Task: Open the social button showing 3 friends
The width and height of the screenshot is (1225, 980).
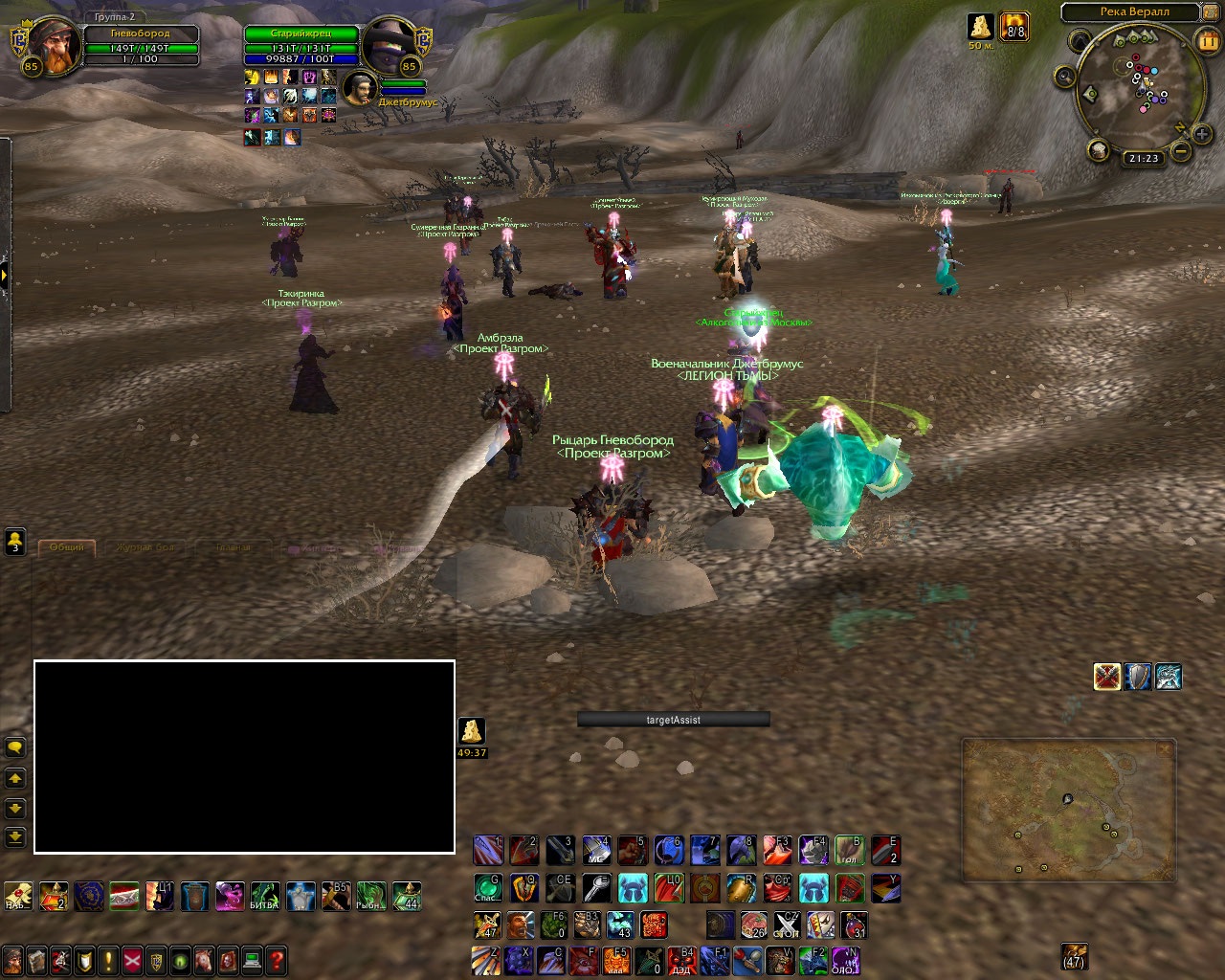Action: 15,542
